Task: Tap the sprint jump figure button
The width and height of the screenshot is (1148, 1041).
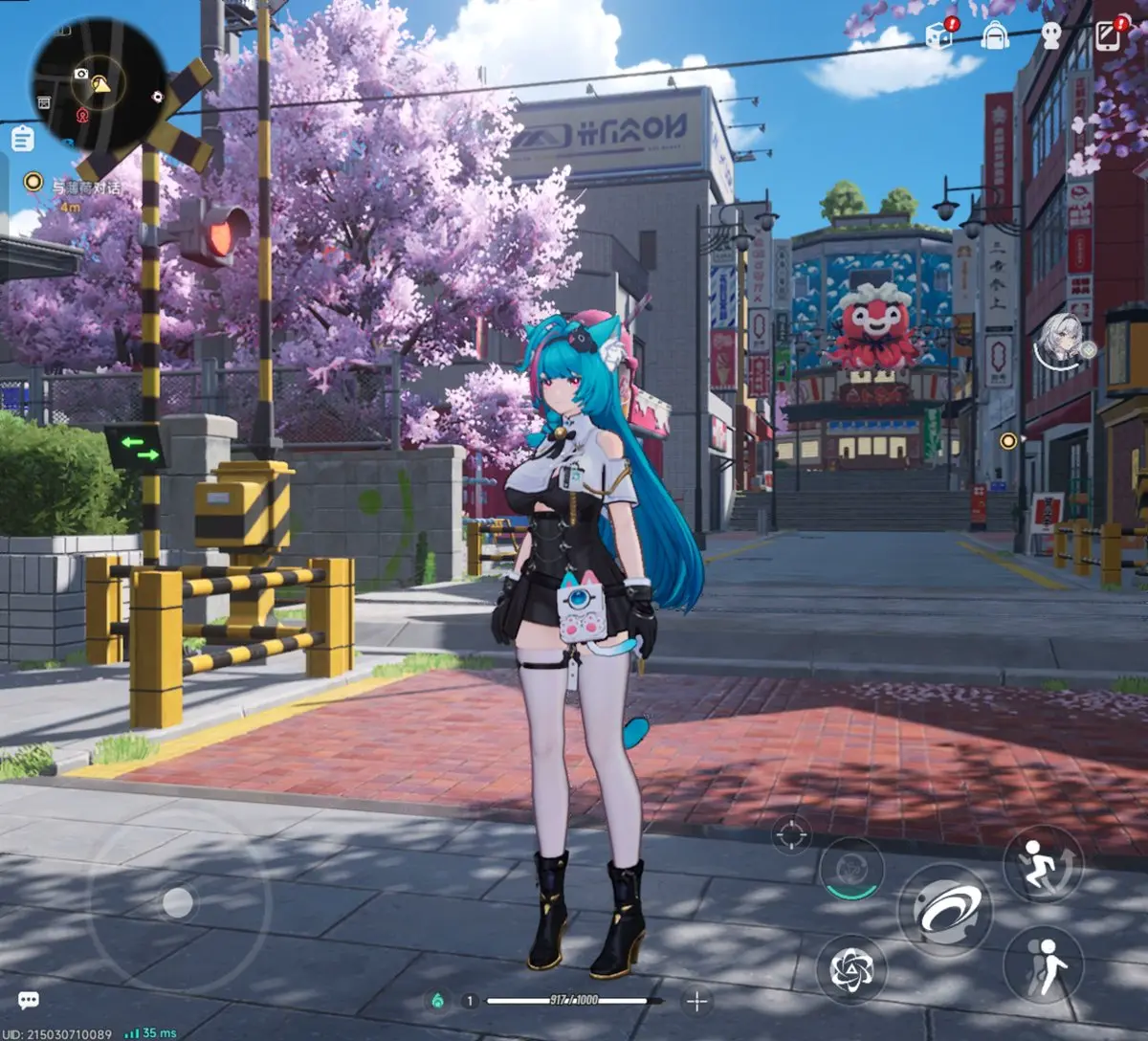Action: coord(1043,863)
